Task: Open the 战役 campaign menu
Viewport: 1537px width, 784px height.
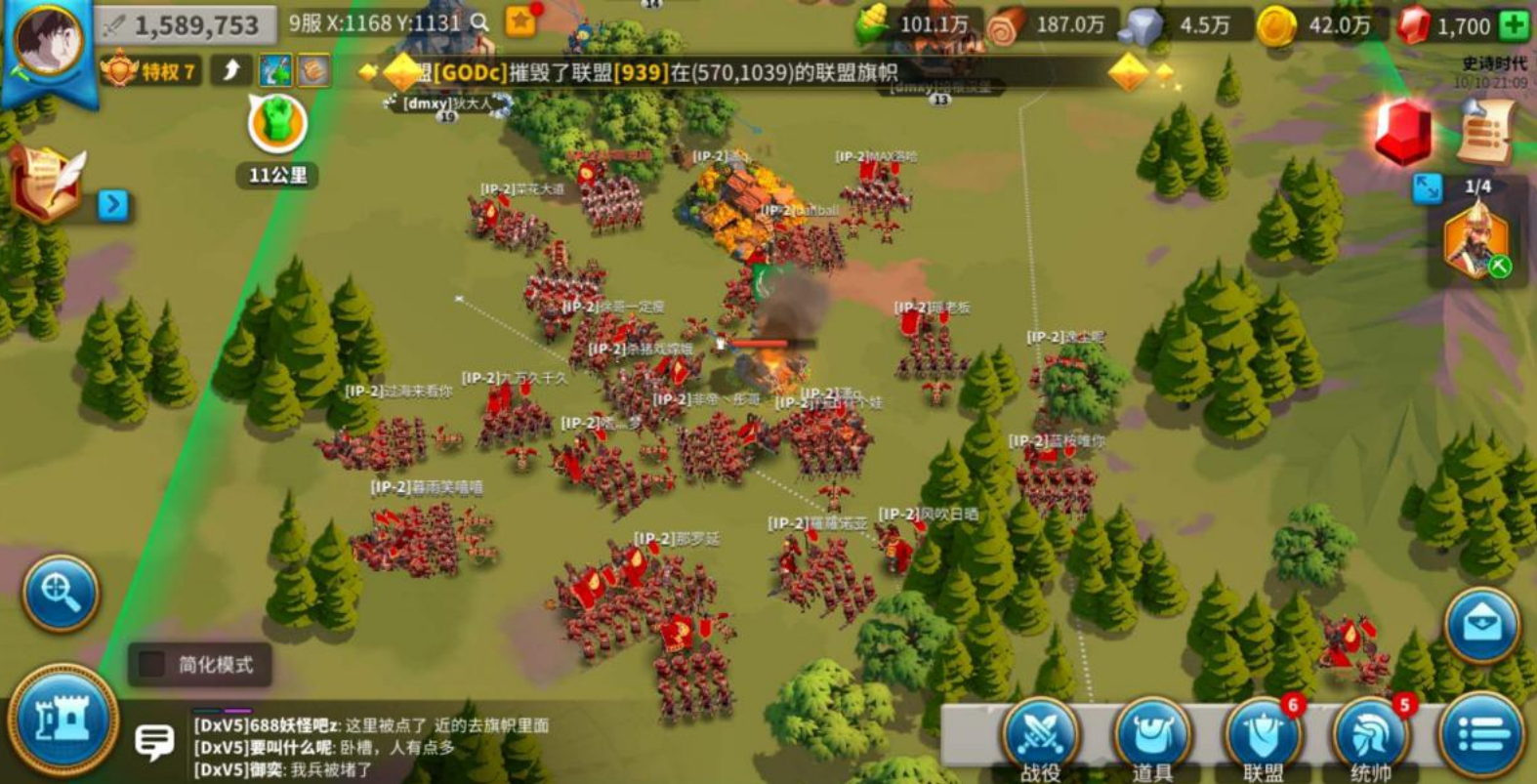Action: pyautogui.click(x=1041, y=737)
